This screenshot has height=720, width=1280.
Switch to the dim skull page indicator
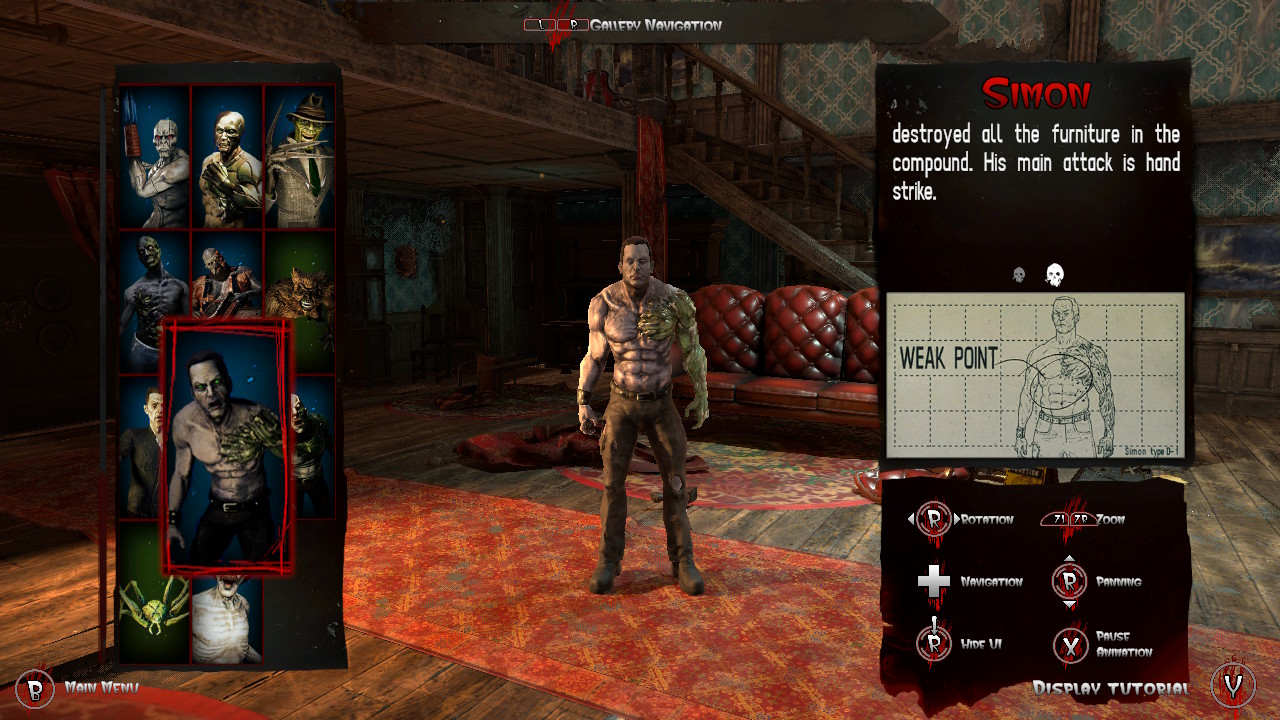[1019, 275]
